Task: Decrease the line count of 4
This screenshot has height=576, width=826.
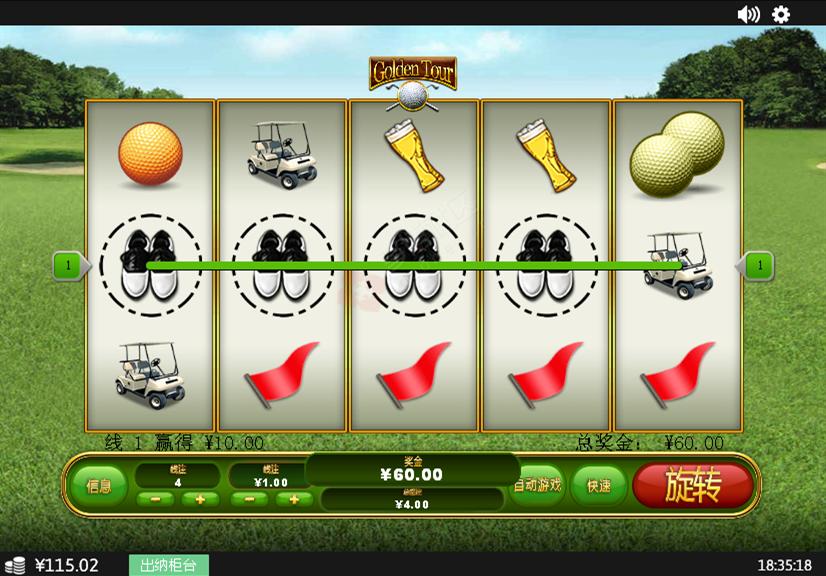Action: click(155, 499)
